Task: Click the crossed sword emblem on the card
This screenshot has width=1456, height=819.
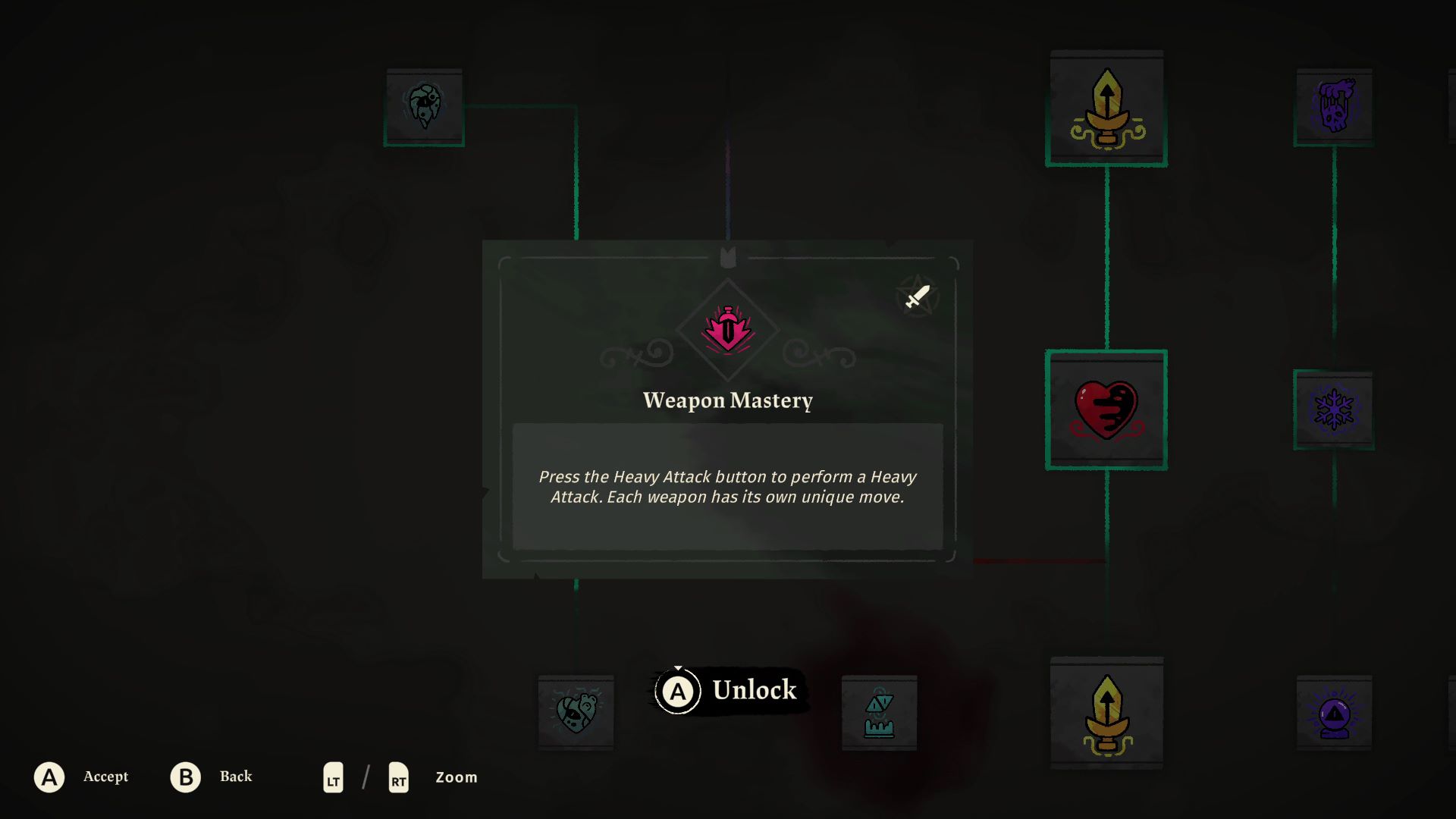Action: click(916, 296)
